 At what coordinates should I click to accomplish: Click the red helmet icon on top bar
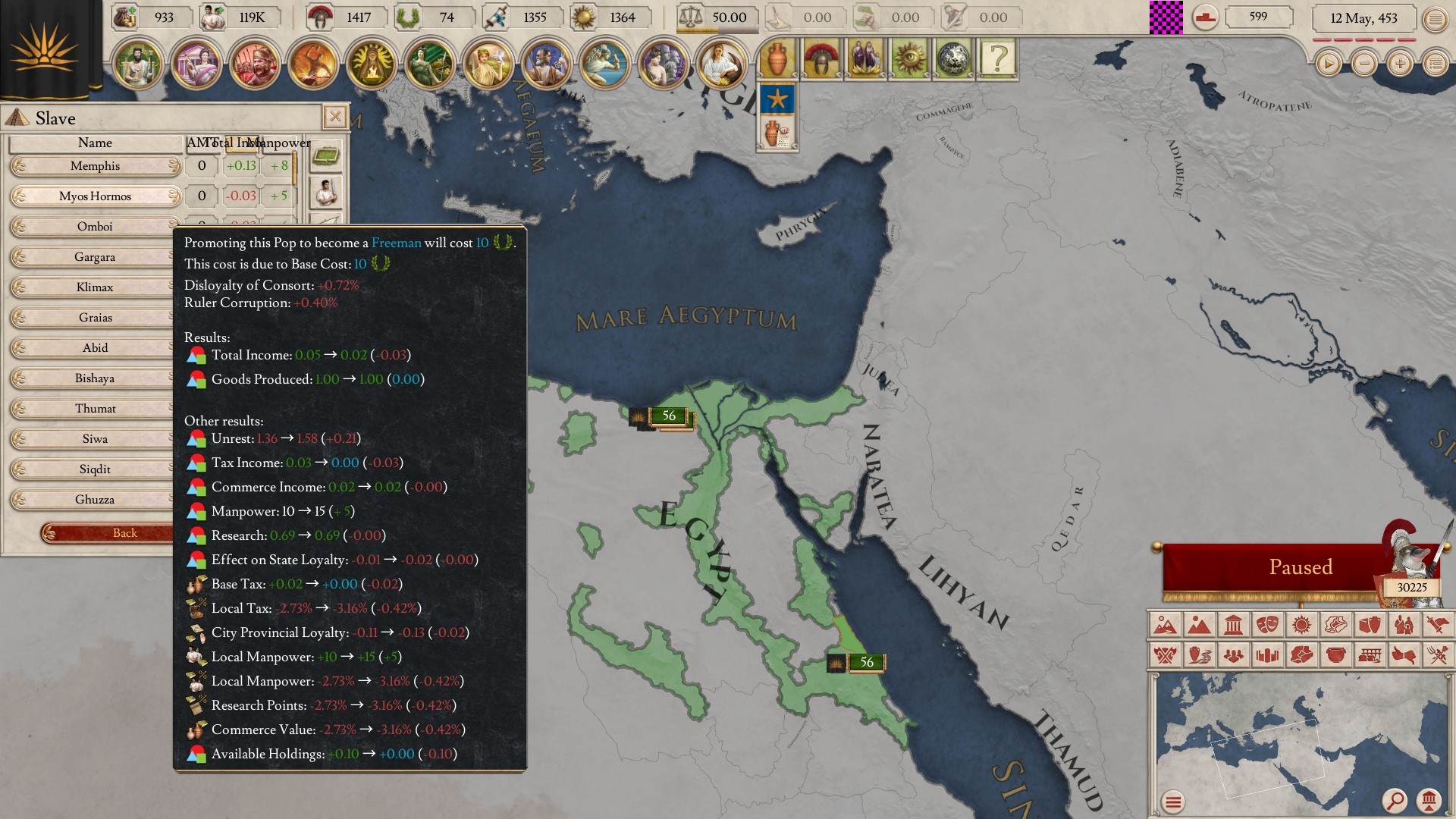click(x=821, y=58)
